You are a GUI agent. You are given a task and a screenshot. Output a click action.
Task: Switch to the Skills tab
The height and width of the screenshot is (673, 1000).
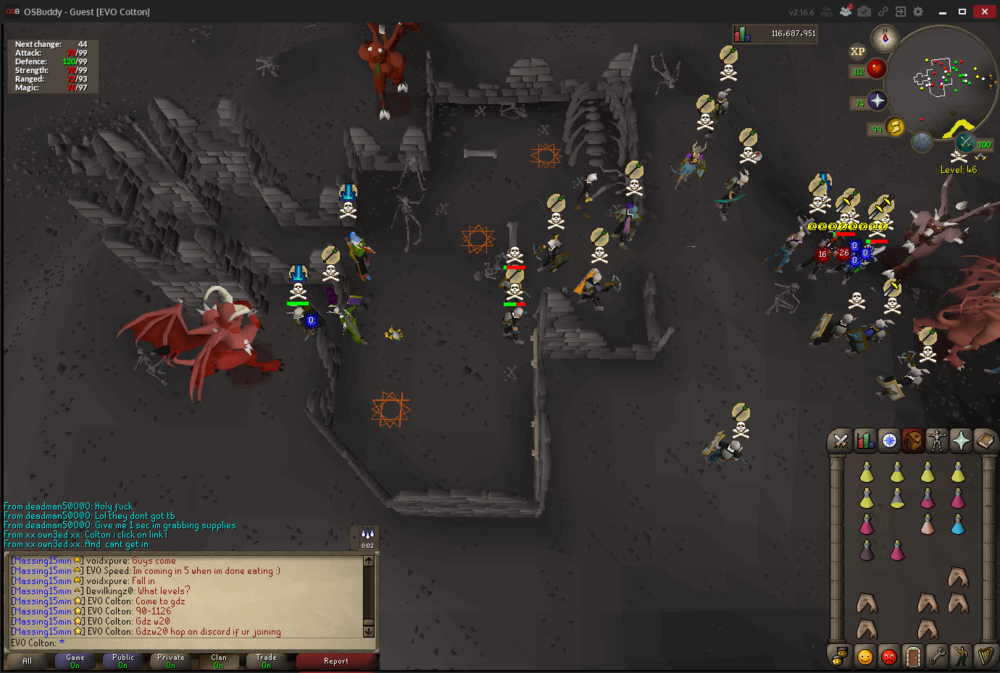point(866,440)
